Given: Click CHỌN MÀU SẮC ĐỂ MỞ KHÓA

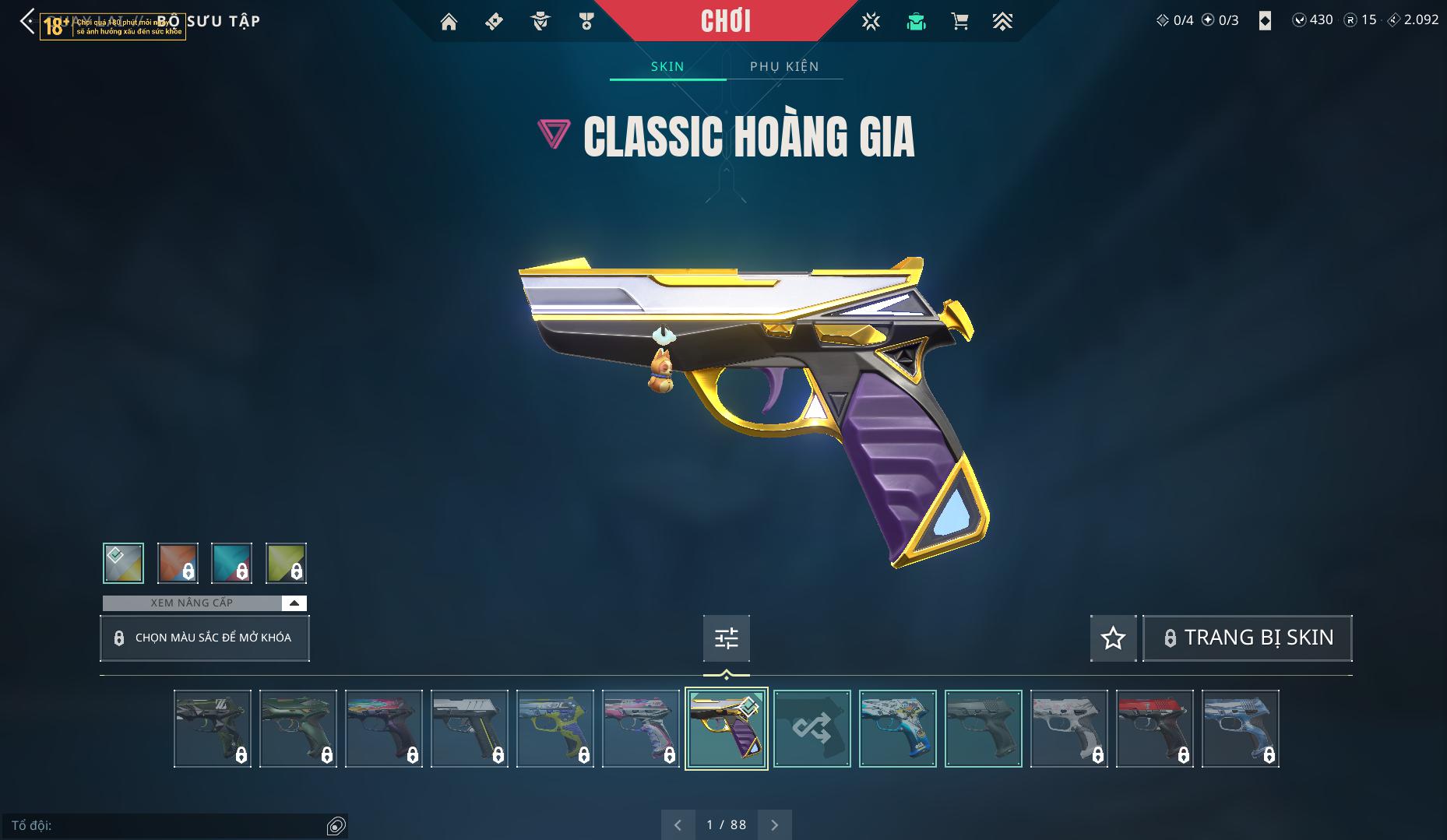Looking at the screenshot, I should [x=205, y=638].
